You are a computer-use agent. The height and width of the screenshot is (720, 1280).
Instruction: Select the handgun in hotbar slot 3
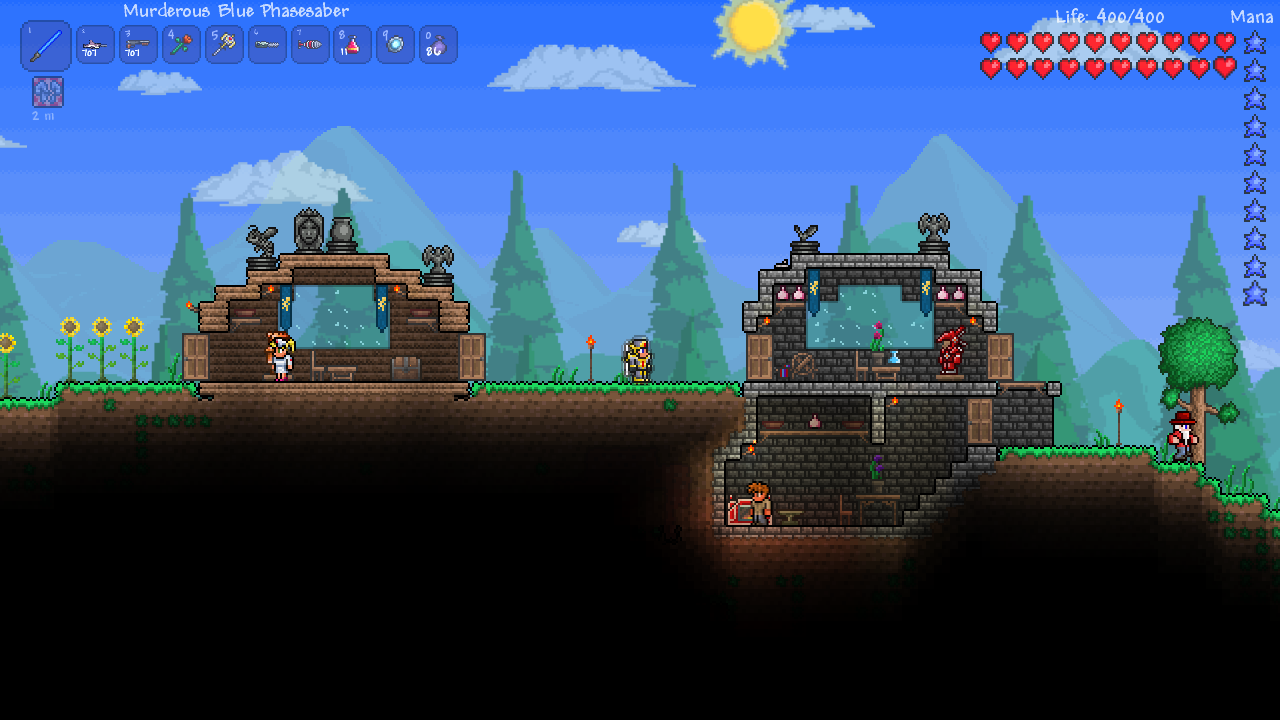point(138,44)
